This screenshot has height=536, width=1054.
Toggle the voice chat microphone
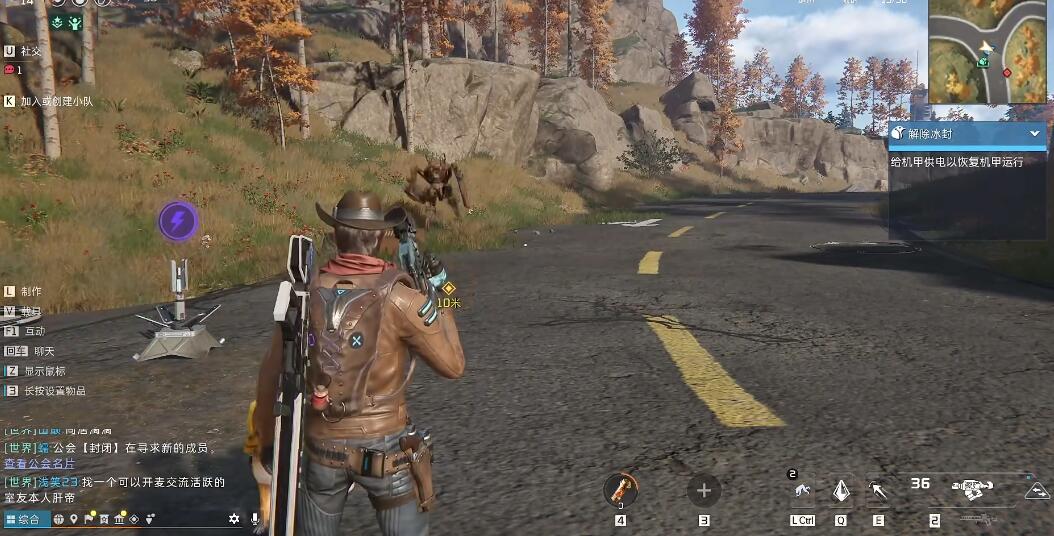(x=256, y=519)
